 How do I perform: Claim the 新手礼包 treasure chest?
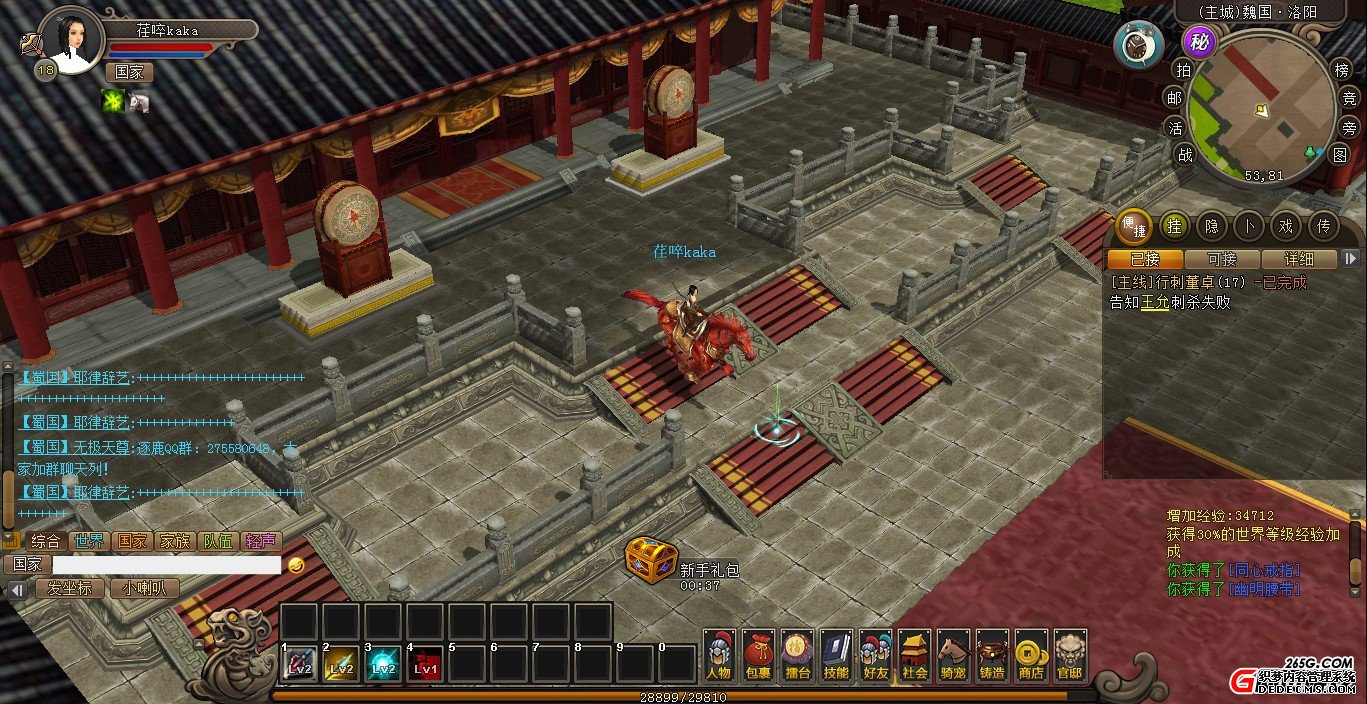point(651,560)
